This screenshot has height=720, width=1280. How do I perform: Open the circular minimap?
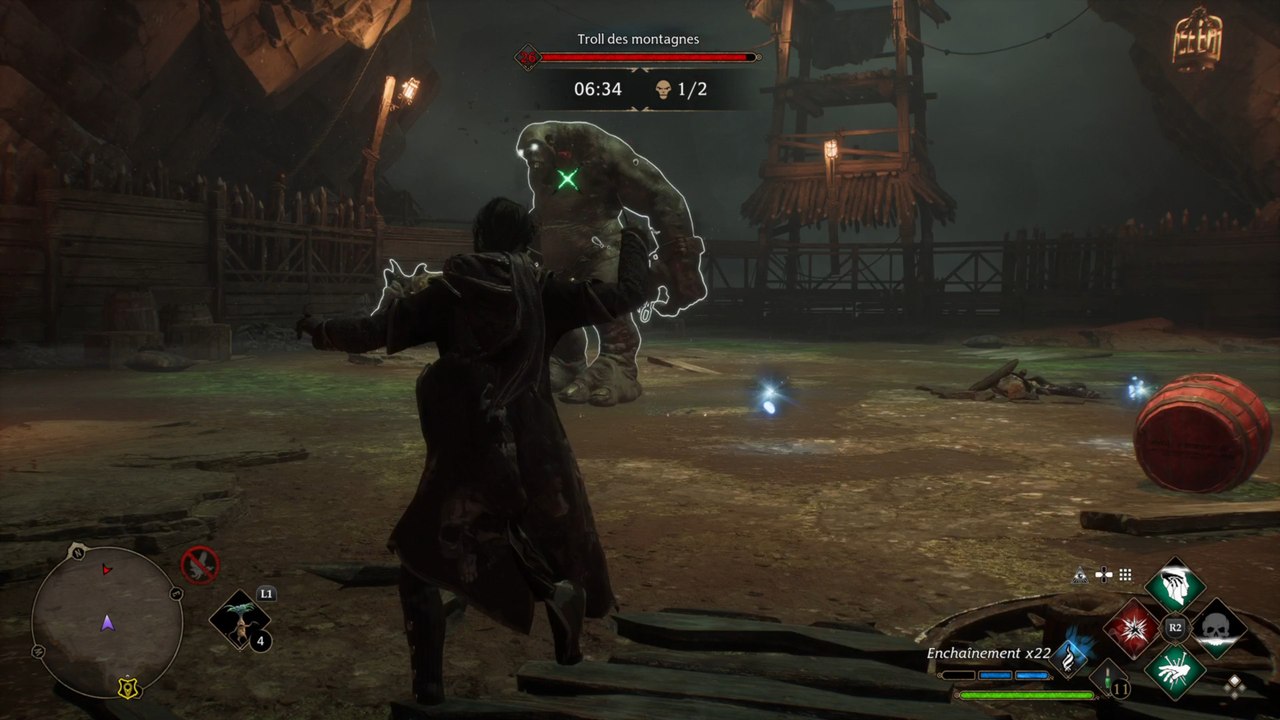pyautogui.click(x=107, y=622)
